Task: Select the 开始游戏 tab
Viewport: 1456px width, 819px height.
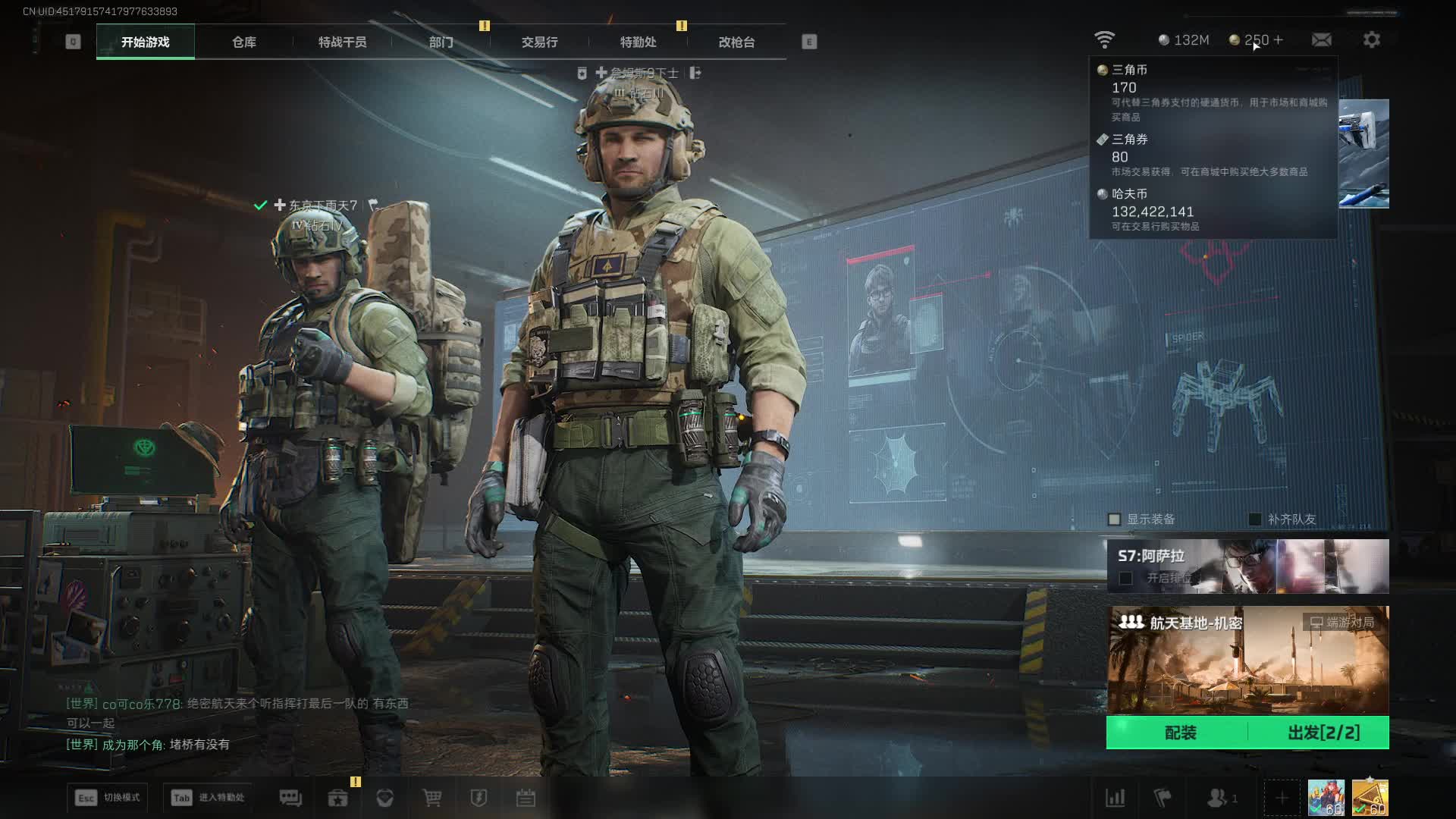Action: tap(146, 42)
